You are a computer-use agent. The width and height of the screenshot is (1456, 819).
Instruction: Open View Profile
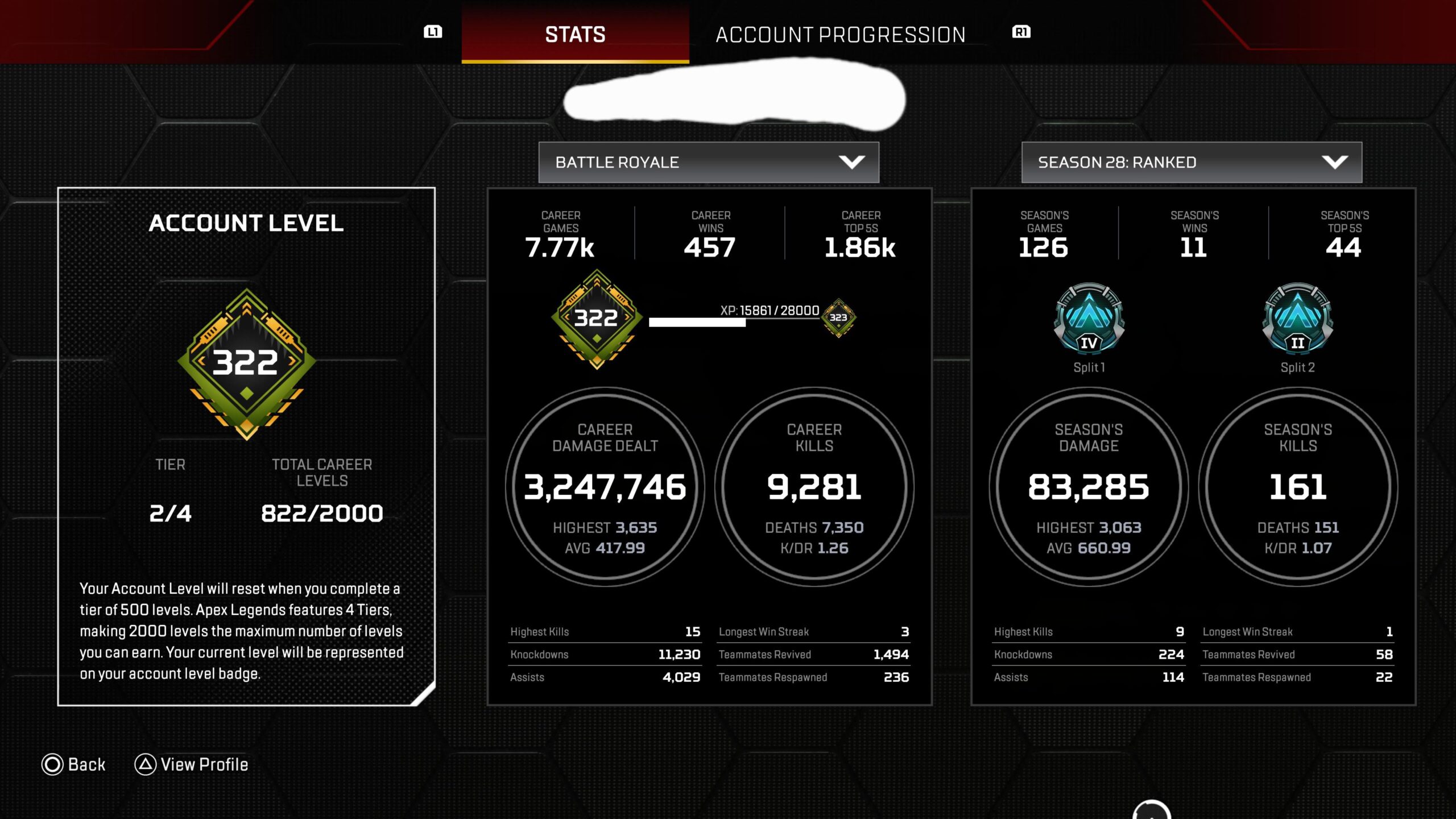pos(192,764)
